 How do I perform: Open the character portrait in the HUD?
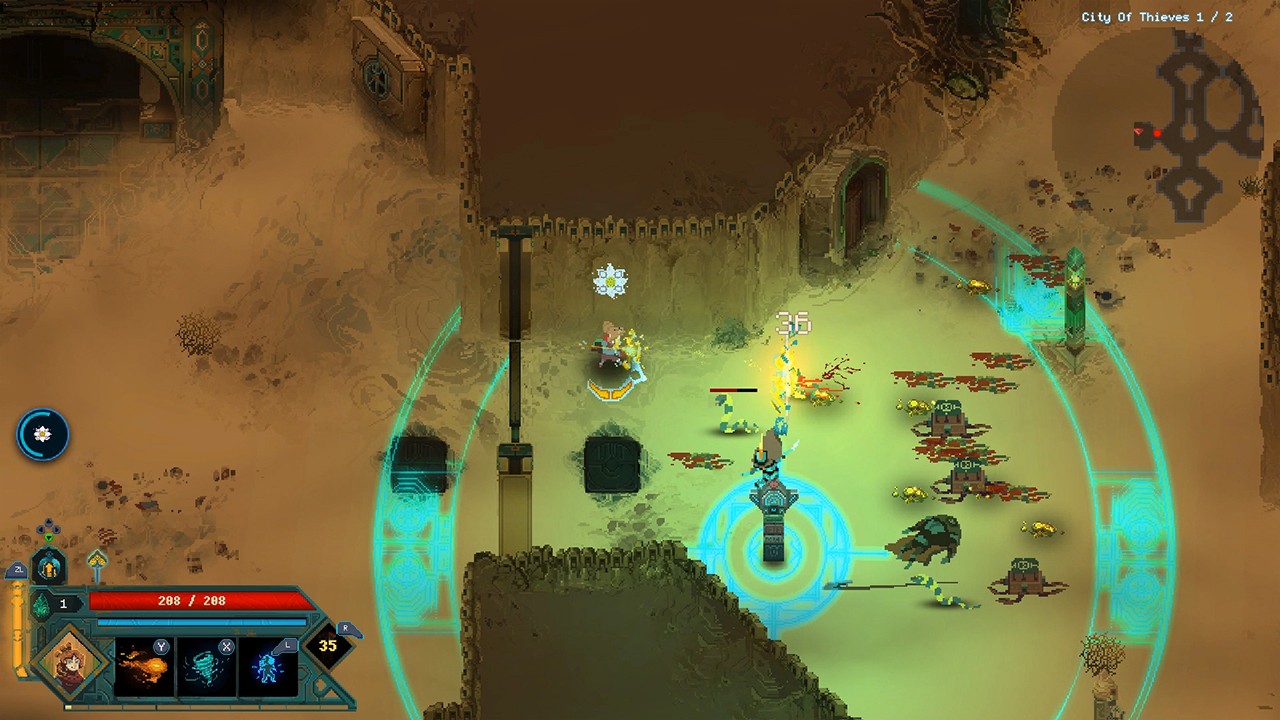tap(69, 664)
